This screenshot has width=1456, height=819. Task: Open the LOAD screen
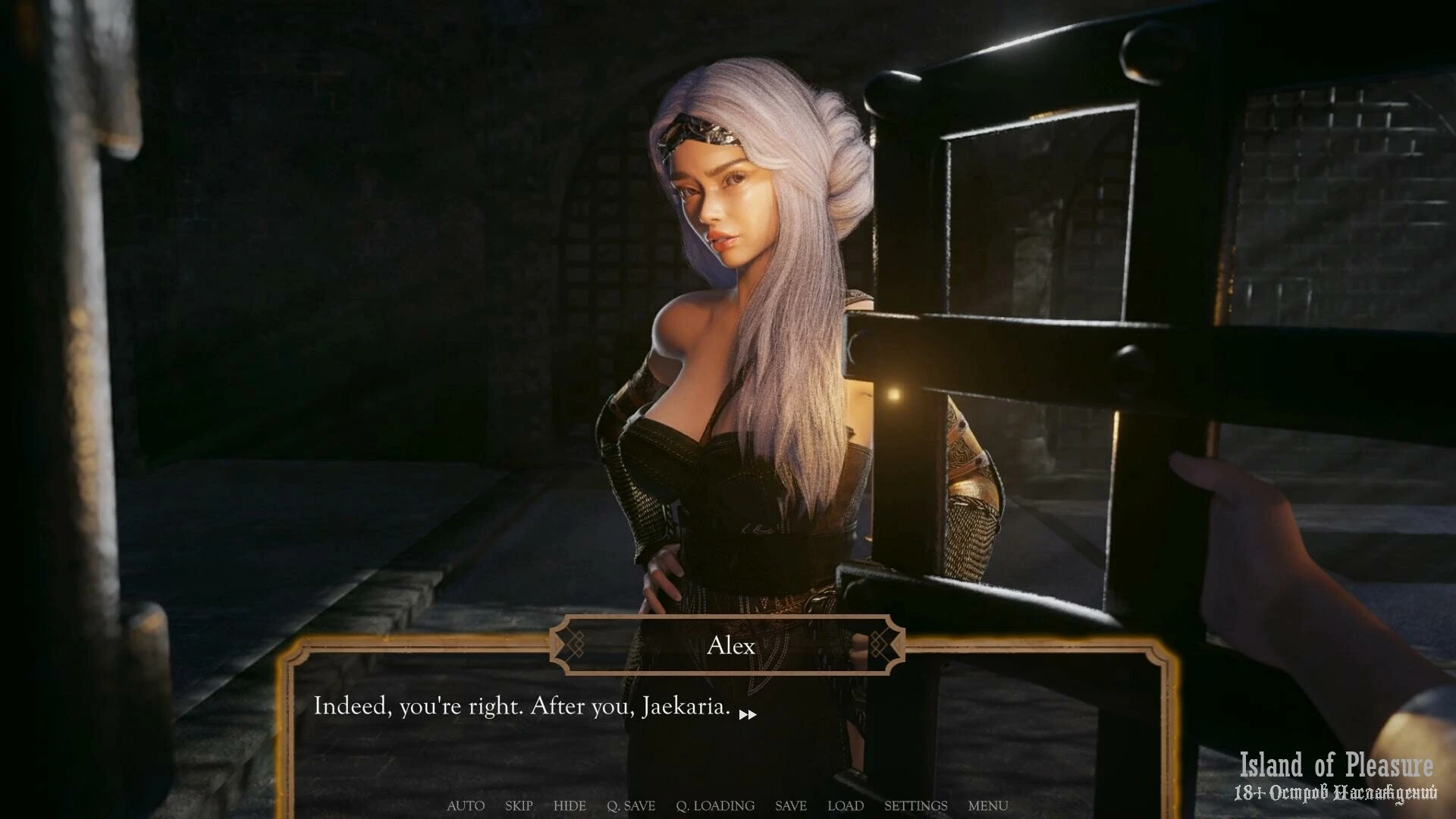[846, 805]
